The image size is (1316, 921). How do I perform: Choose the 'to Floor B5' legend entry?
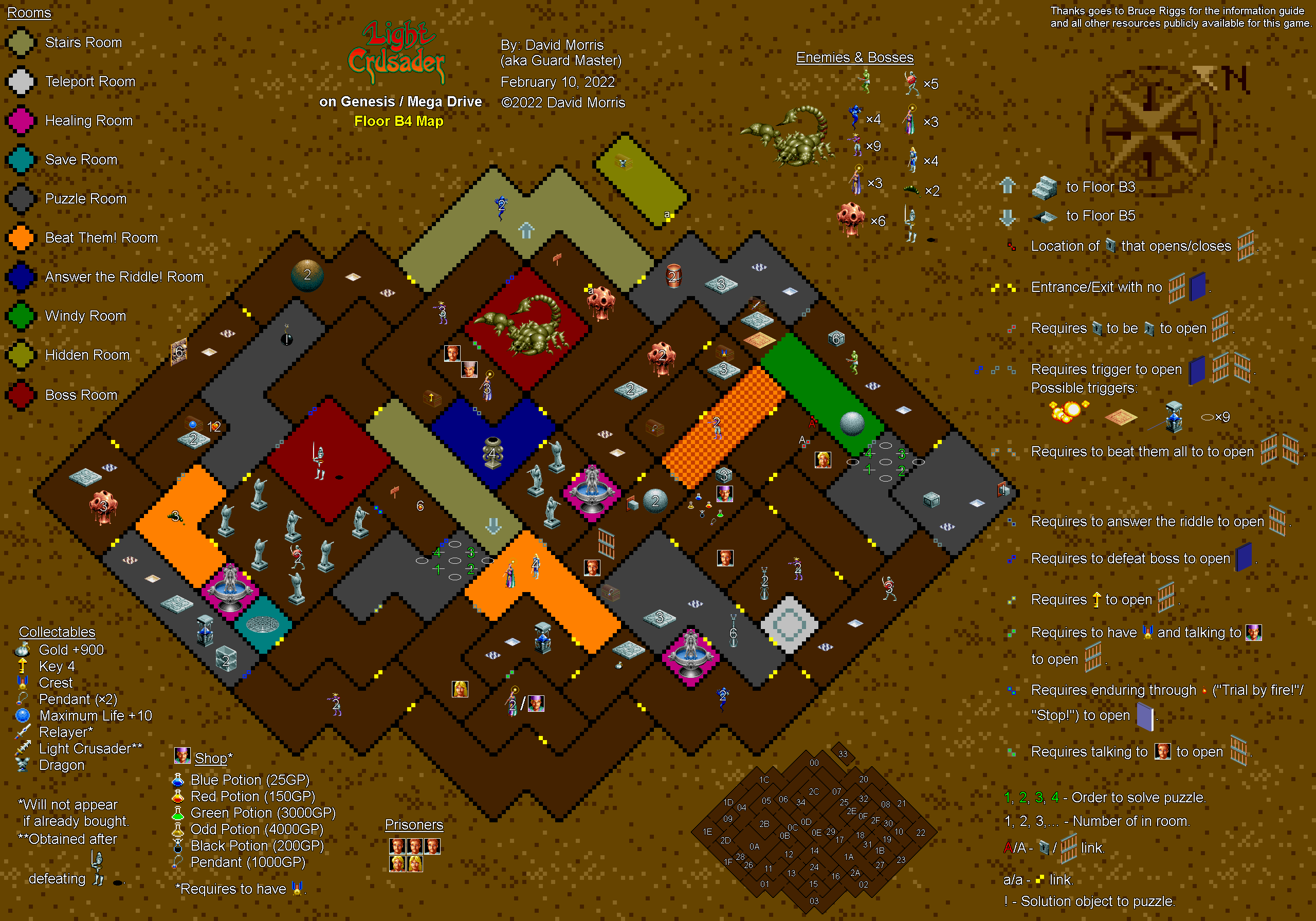pos(1100,216)
